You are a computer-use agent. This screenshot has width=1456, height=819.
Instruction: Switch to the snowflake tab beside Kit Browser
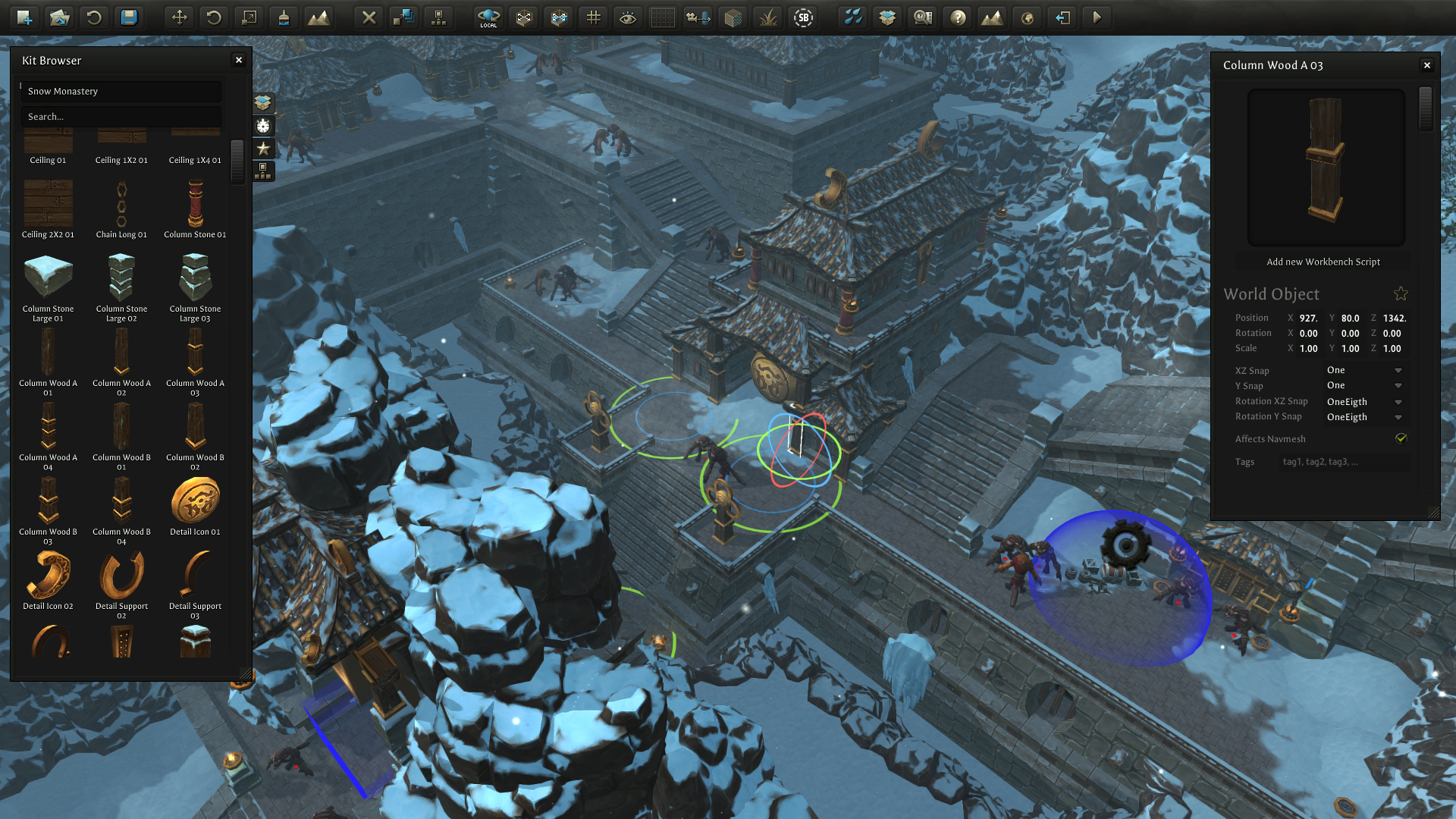coord(263,125)
